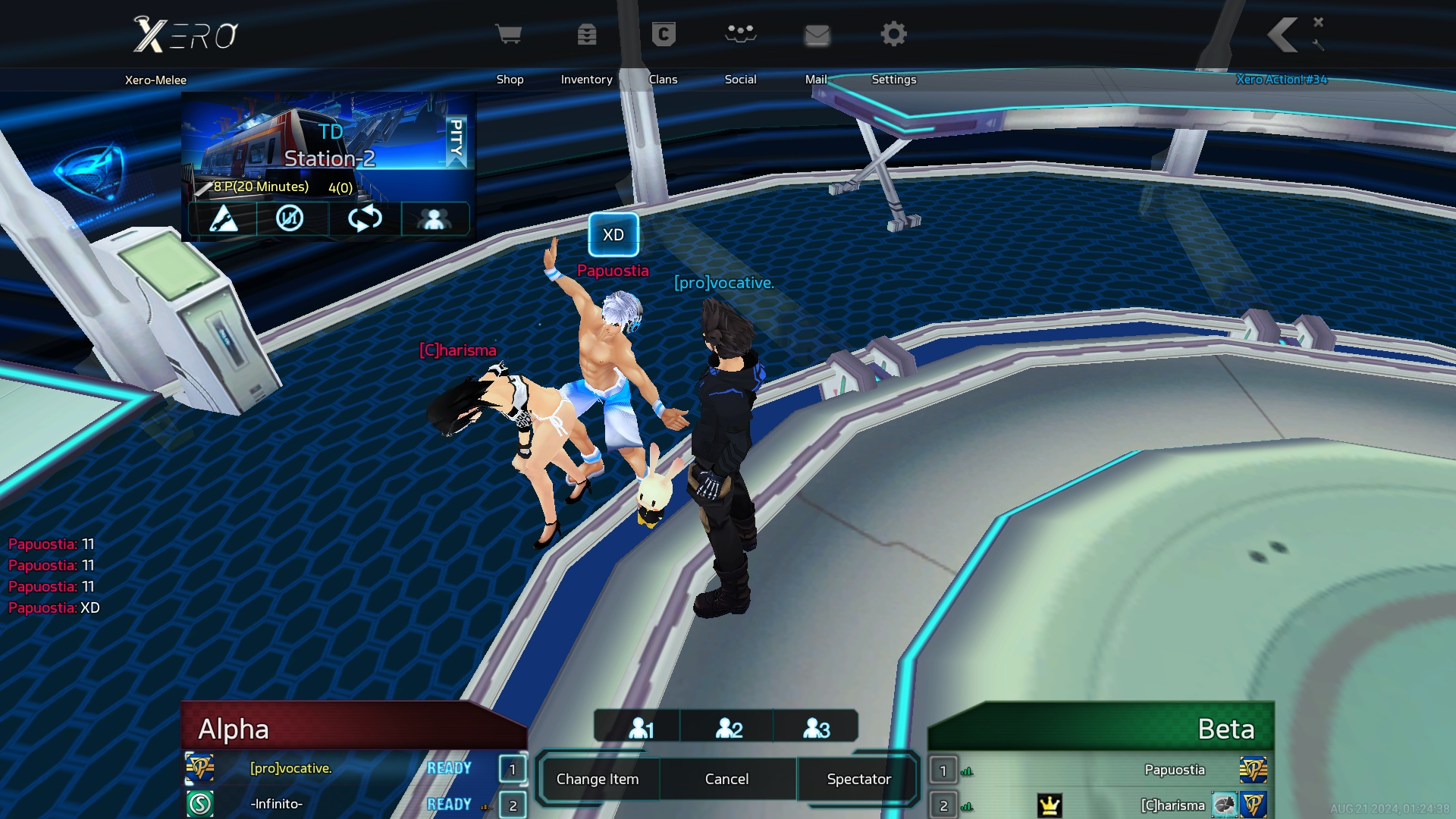The height and width of the screenshot is (819, 1456).
Task: Switch to Spectator mode
Action: tap(858, 779)
